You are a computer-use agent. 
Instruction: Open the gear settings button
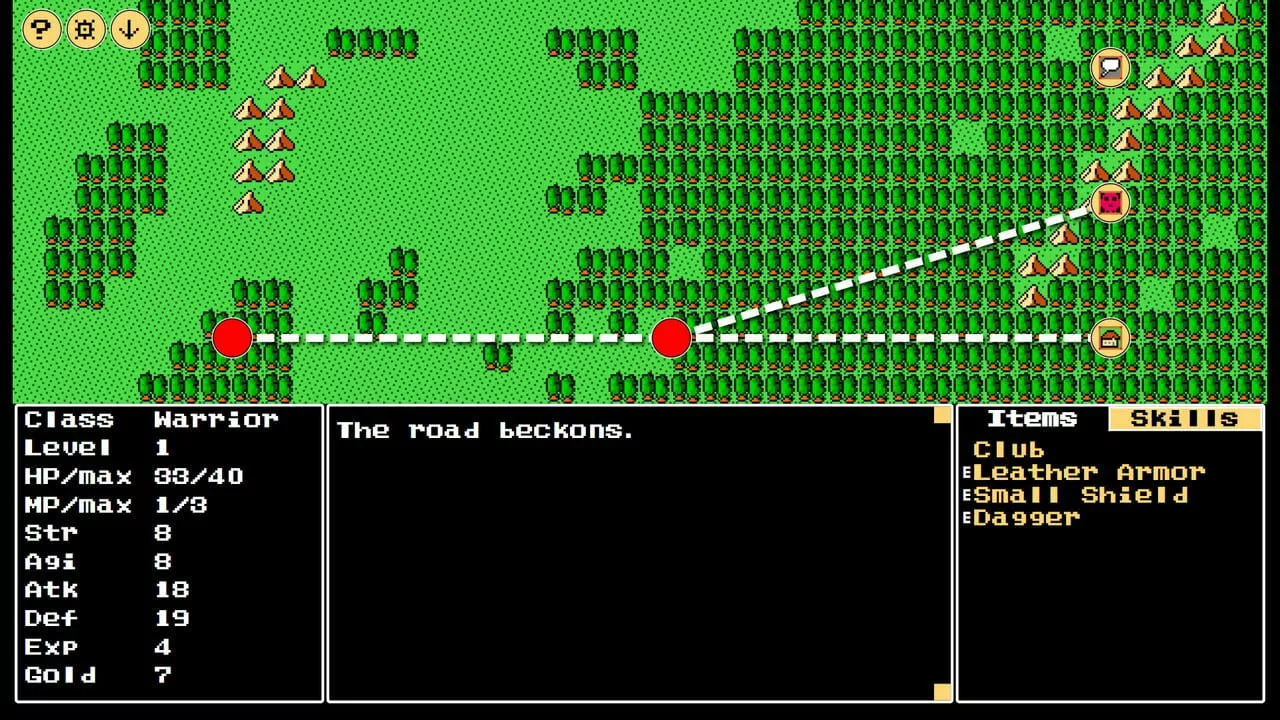[86, 29]
